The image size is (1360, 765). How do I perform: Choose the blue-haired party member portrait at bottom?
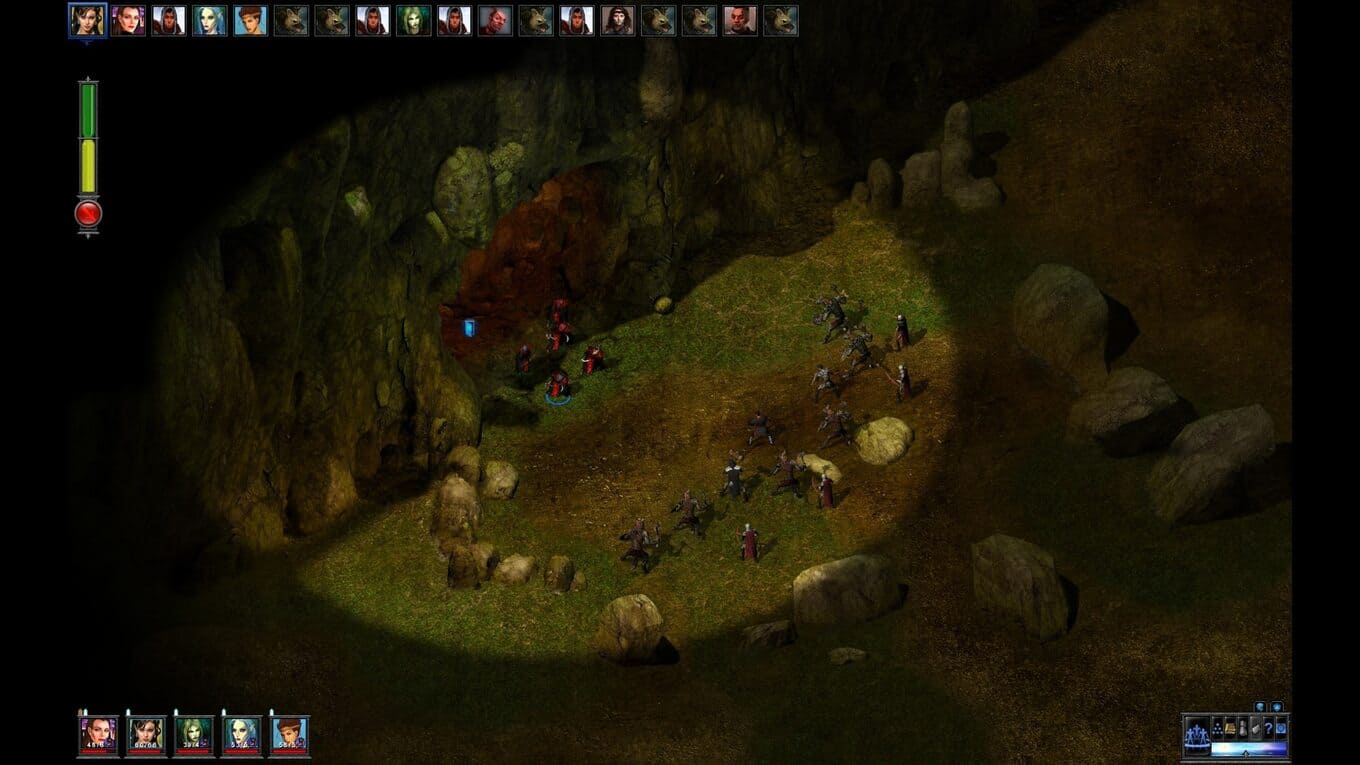coord(242,735)
